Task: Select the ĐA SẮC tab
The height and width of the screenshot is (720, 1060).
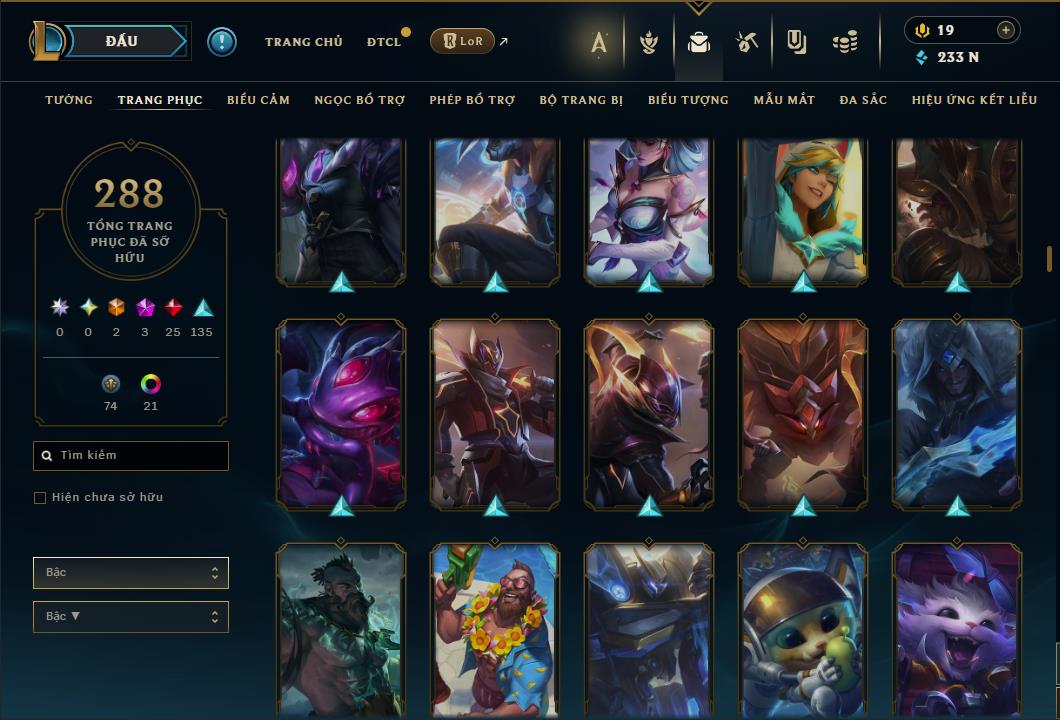Action: click(863, 100)
